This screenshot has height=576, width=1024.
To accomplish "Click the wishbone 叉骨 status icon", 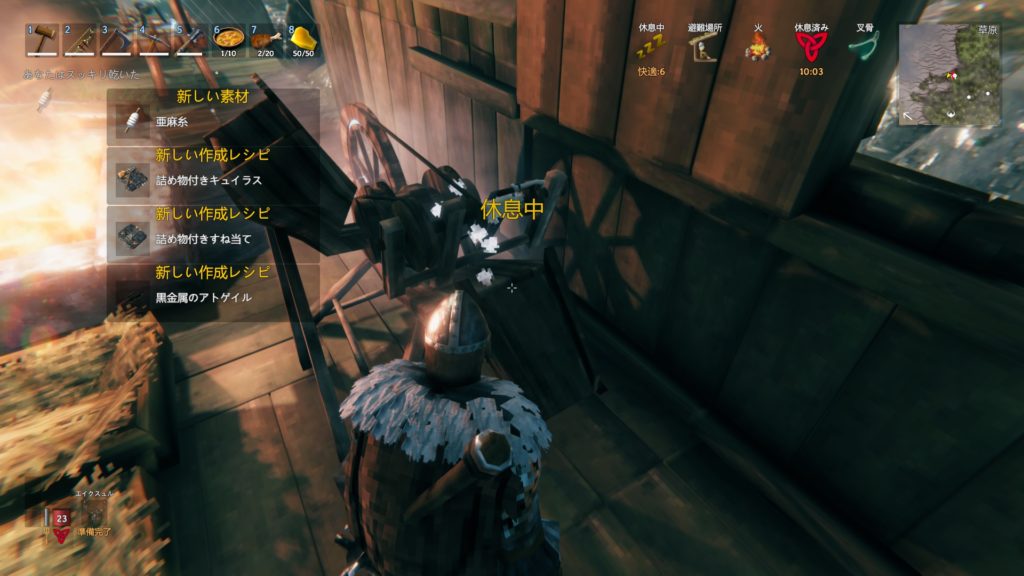I will [x=866, y=46].
